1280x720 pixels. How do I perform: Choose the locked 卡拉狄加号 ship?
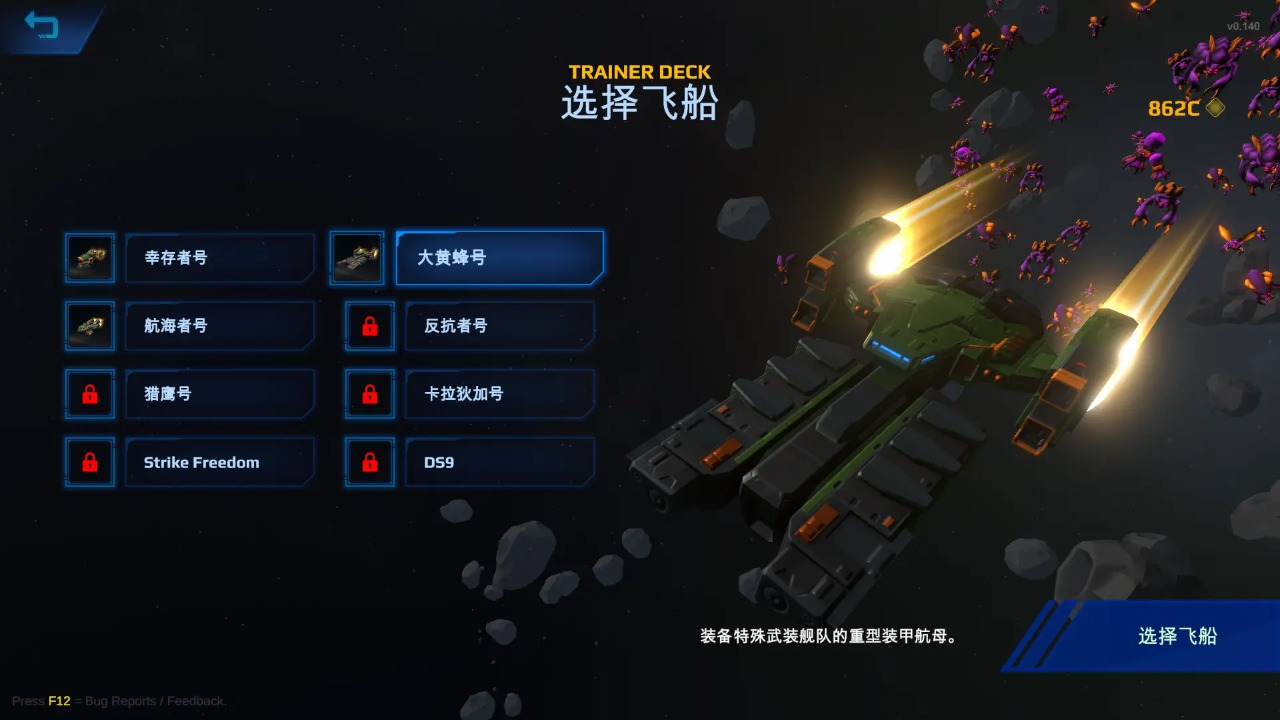[499, 394]
